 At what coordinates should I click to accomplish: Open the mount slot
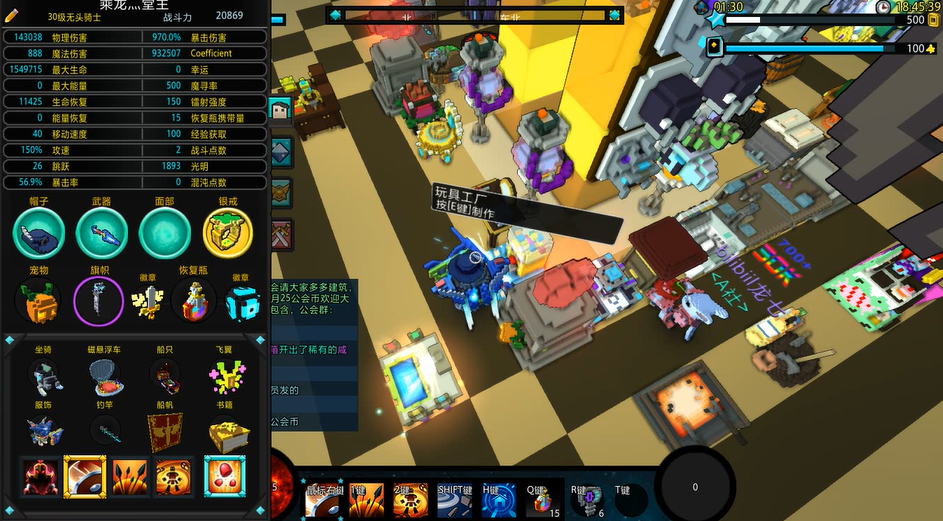[45, 377]
